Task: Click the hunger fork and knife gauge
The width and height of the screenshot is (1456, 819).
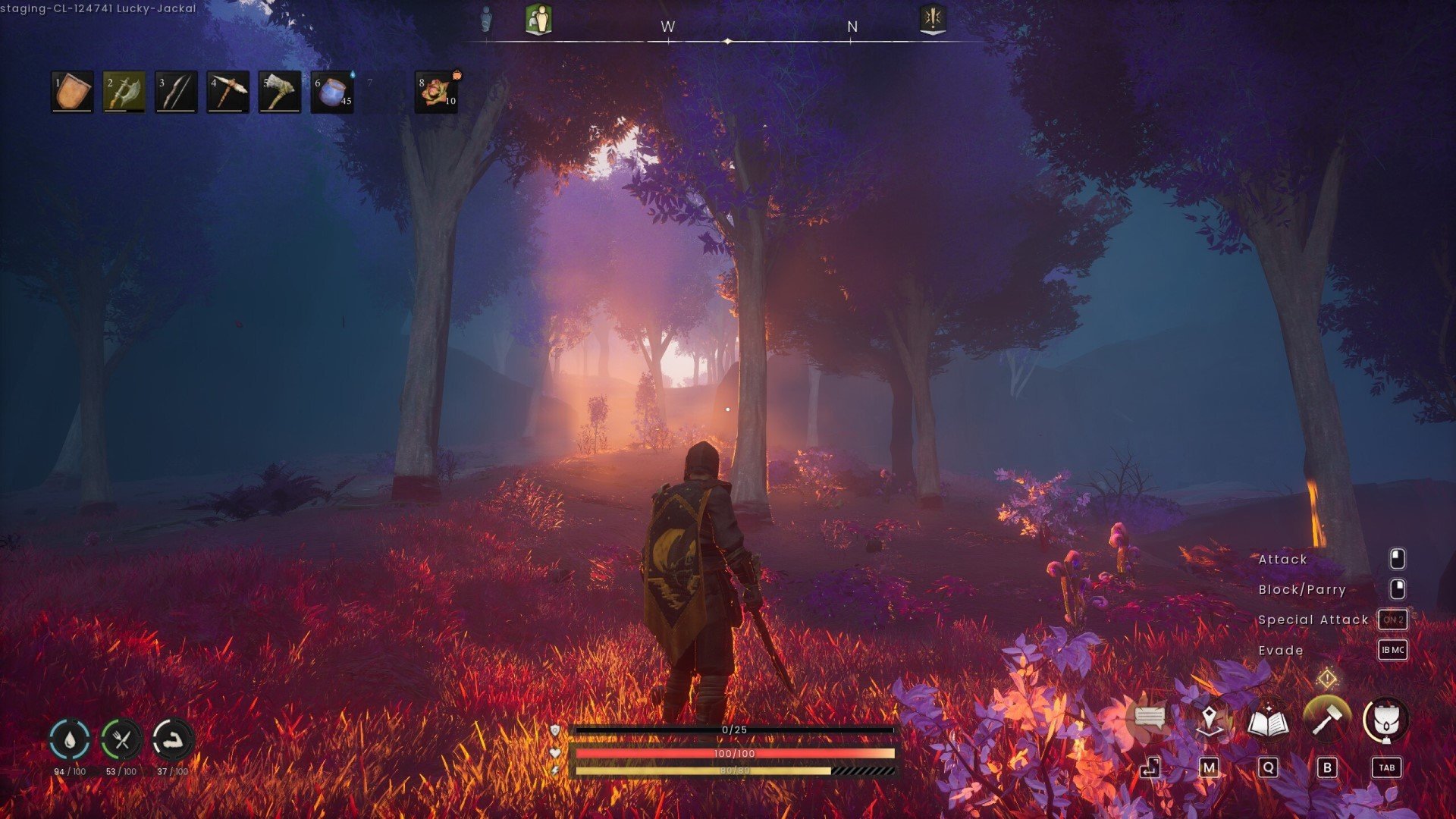Action: click(x=121, y=739)
